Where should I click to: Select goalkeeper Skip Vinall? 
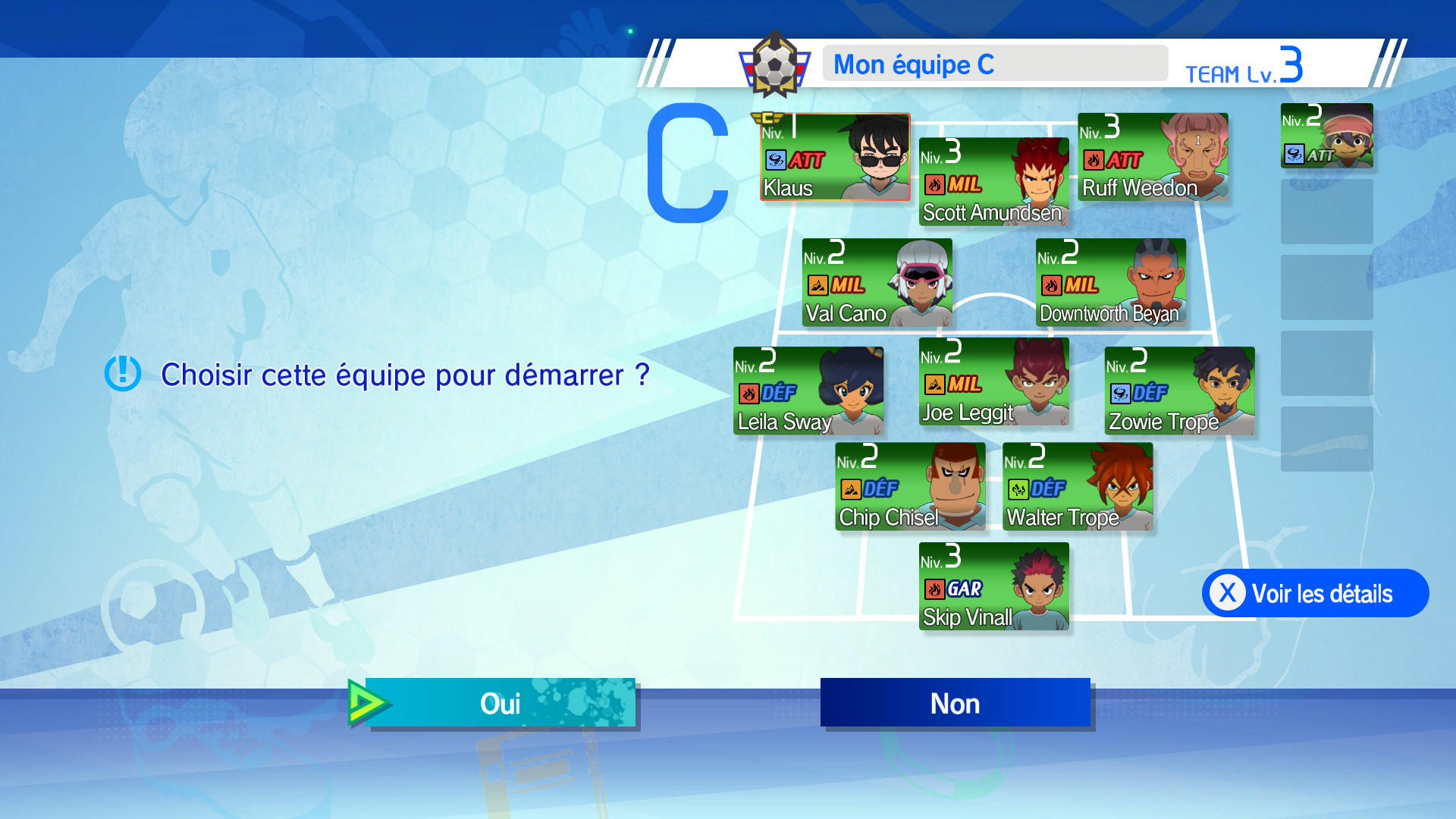[993, 586]
